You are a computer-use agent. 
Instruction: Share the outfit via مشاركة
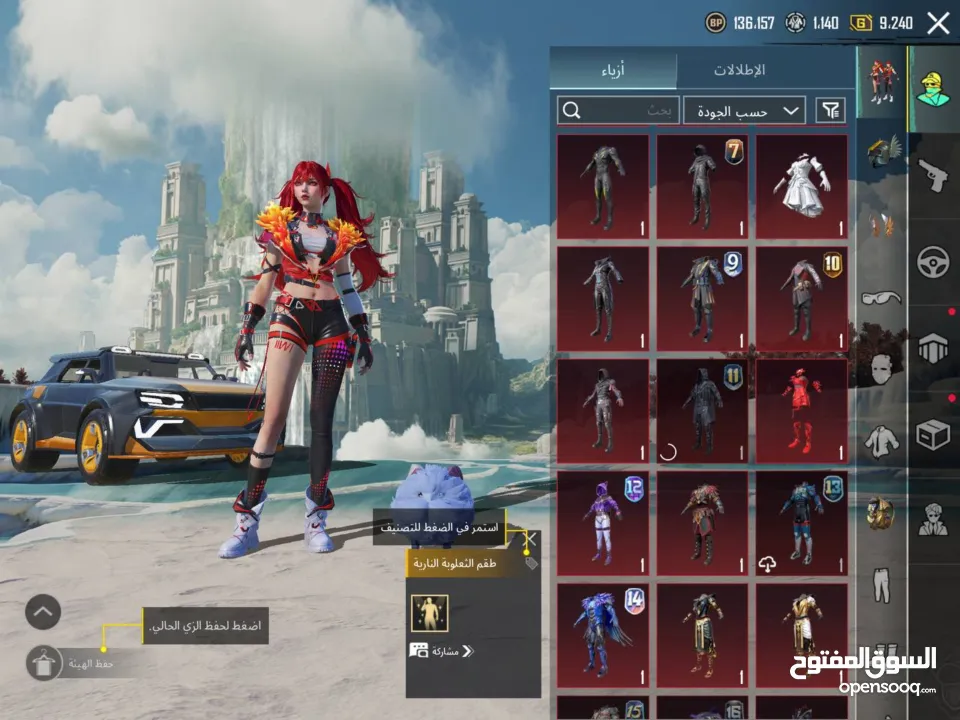441,651
